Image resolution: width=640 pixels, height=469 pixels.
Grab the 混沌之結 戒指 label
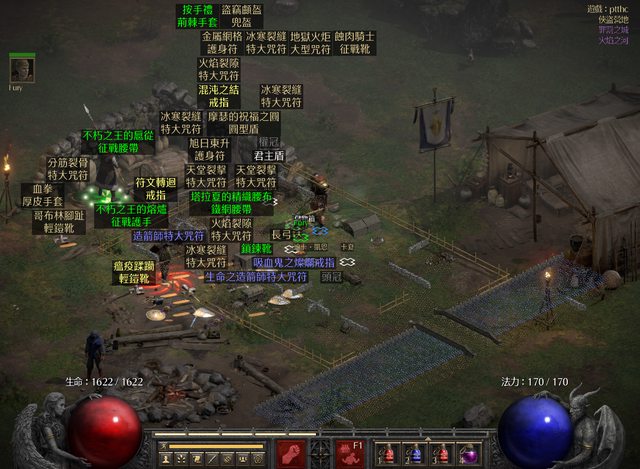219,95
